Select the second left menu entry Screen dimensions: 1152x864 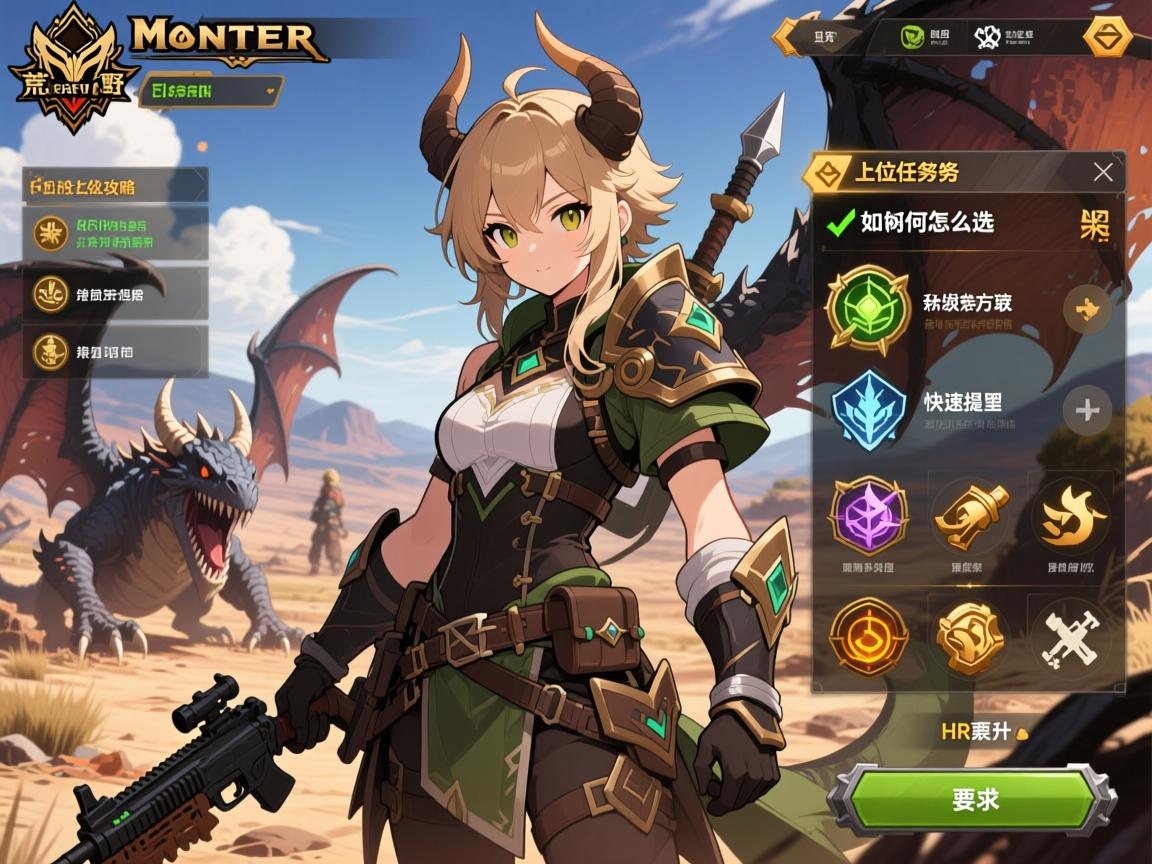pos(115,293)
